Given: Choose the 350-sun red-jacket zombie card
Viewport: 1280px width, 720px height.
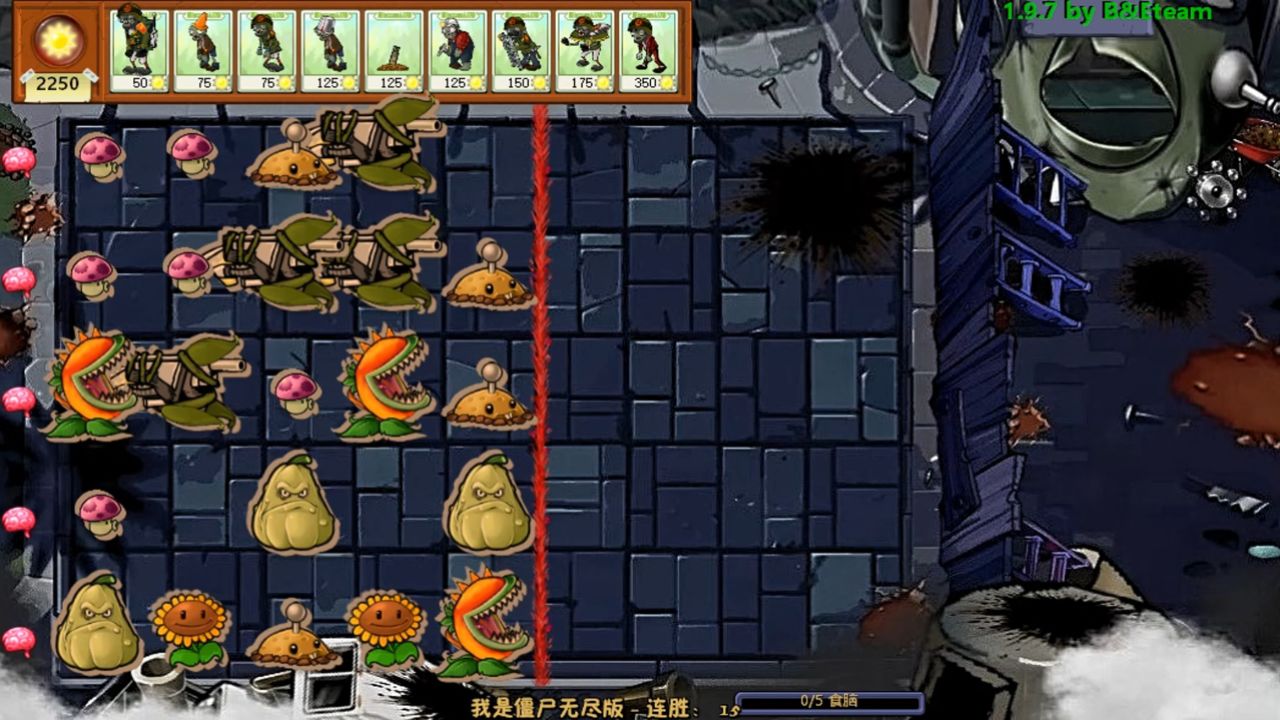Looking at the screenshot, I should (x=648, y=50).
